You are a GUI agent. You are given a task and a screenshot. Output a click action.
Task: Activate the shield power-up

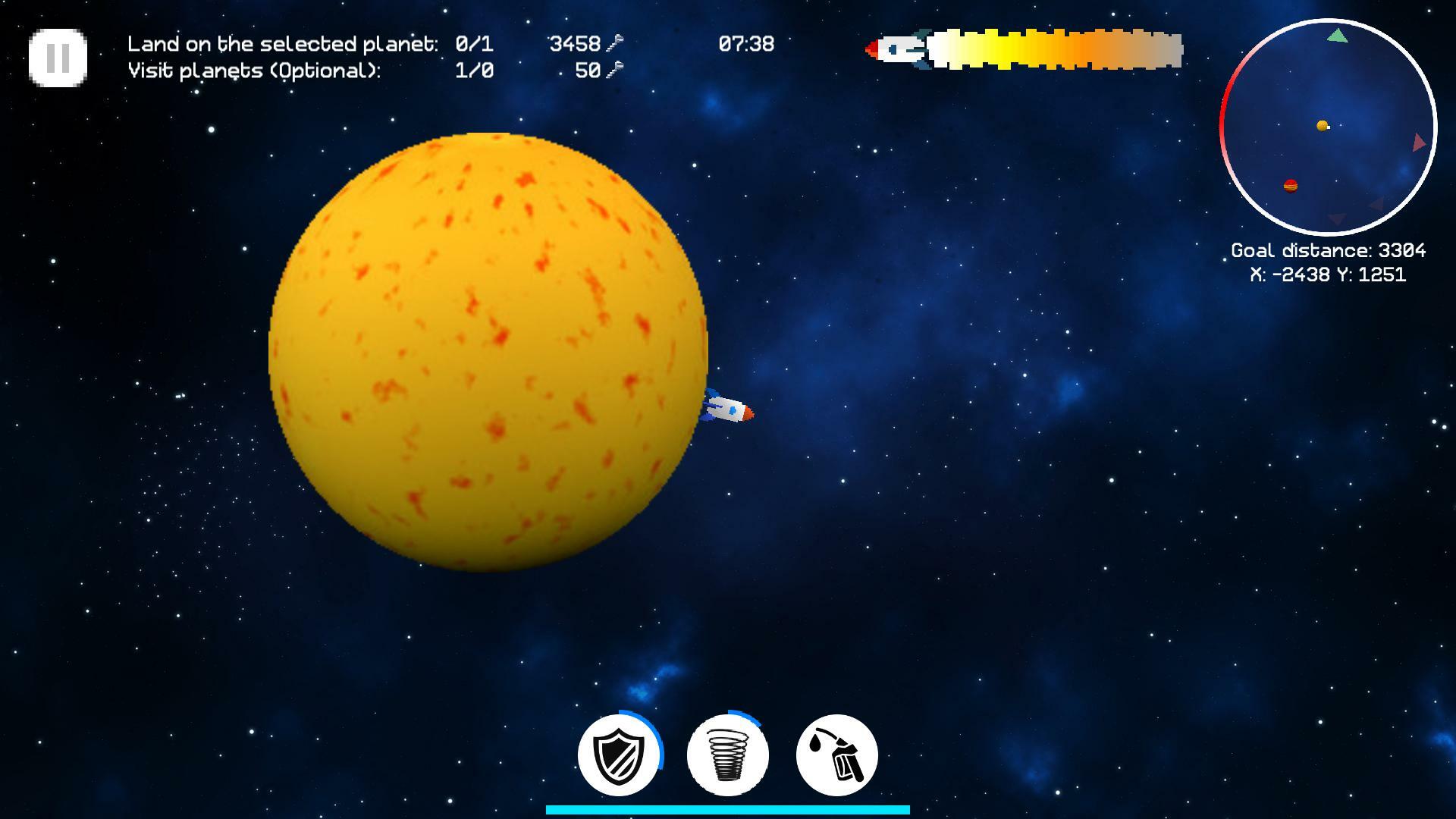tap(619, 755)
